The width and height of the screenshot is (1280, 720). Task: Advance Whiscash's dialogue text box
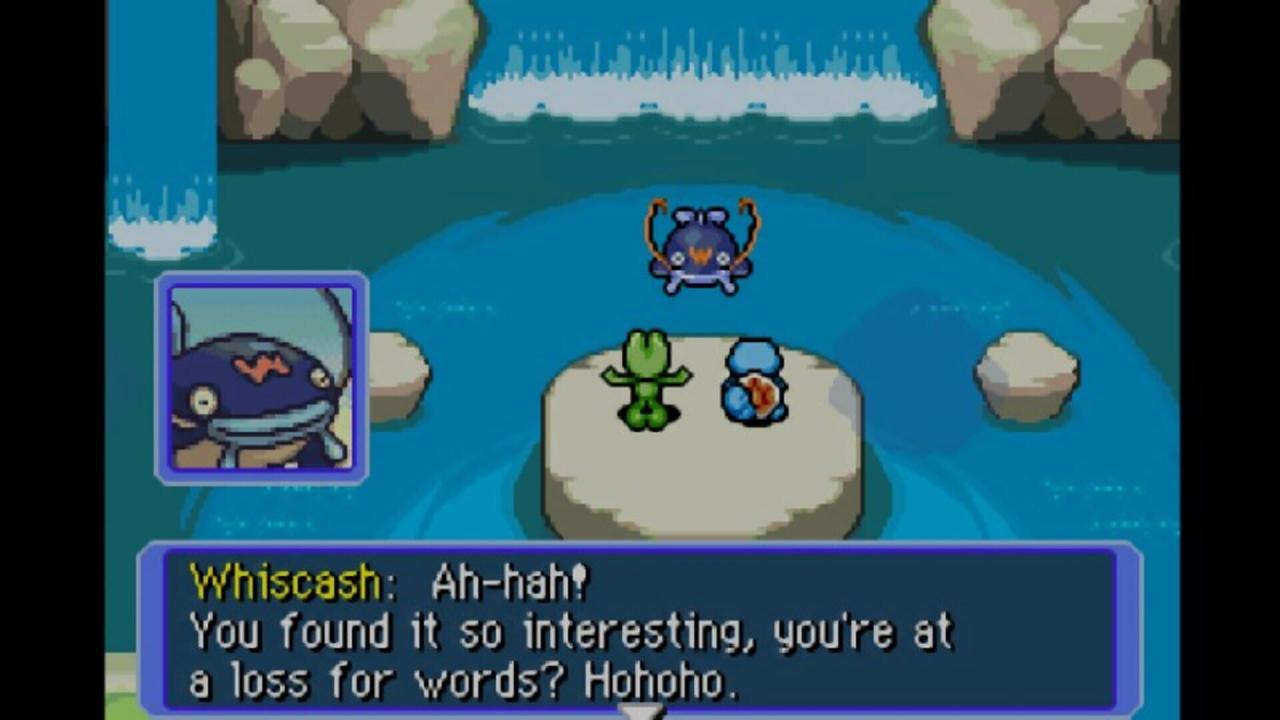tap(640, 630)
